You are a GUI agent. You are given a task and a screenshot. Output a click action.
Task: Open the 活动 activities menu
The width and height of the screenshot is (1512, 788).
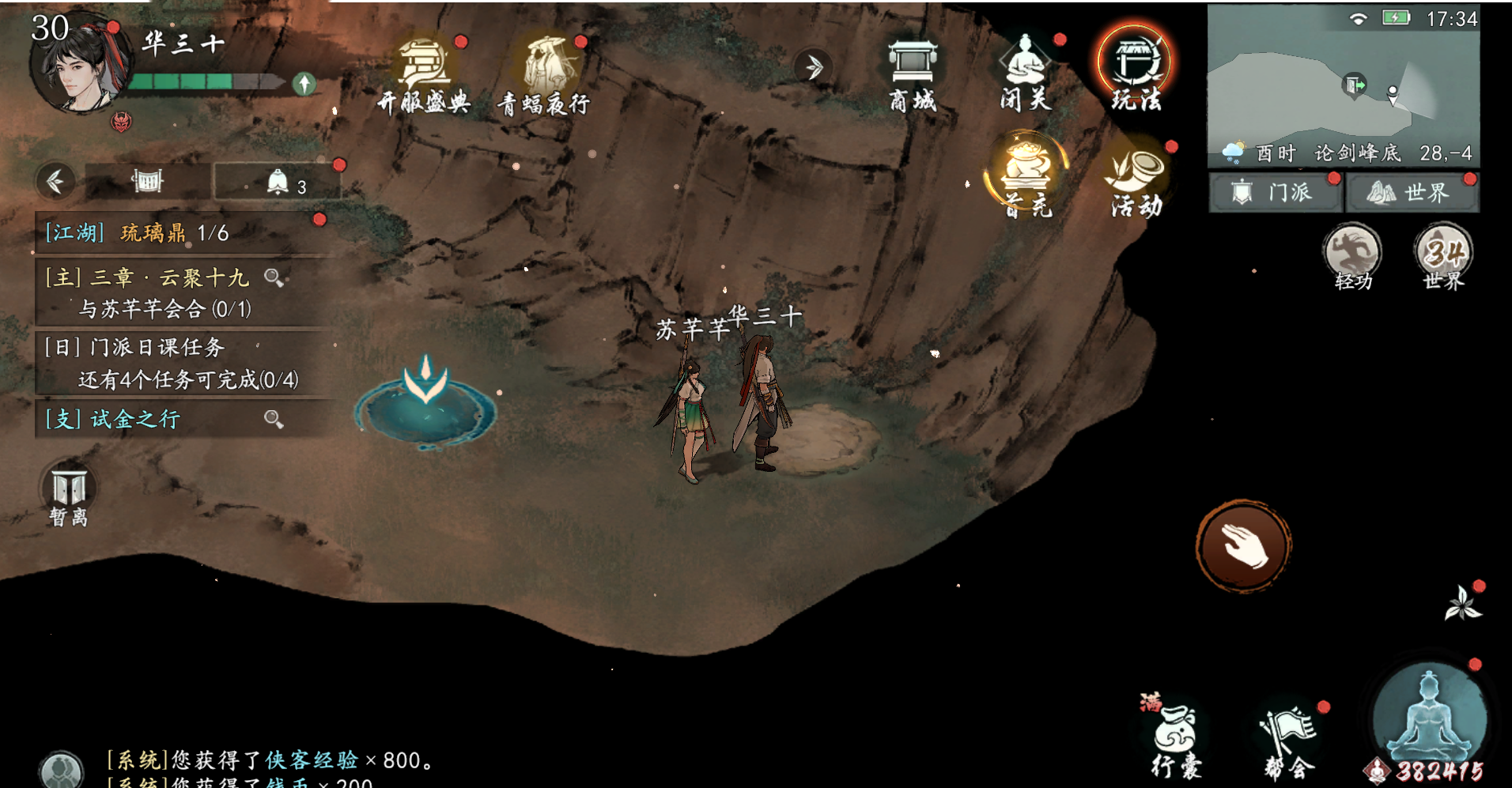point(1137,182)
